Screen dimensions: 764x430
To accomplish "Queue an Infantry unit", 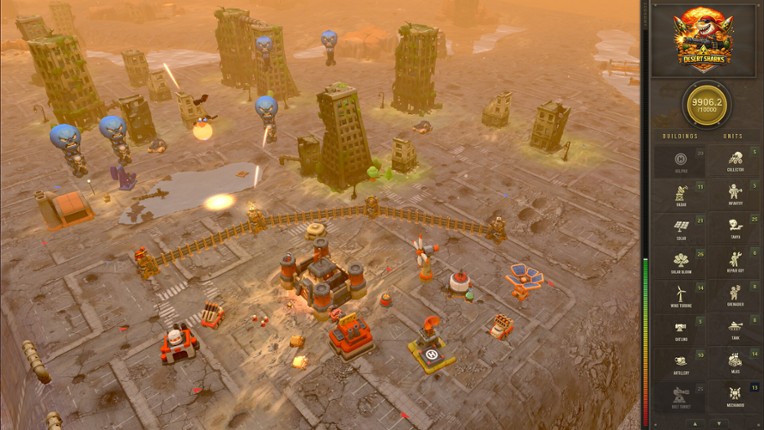I will pos(735,193).
